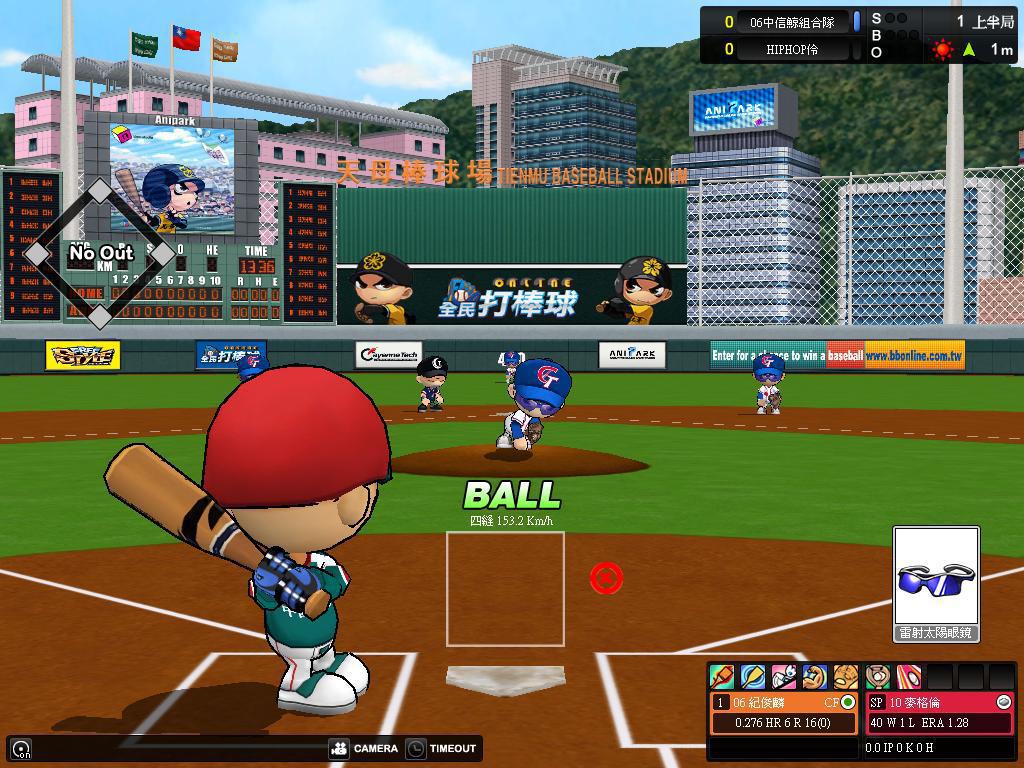Toggle the round on/off icon in the bottom bar

coord(21,749)
